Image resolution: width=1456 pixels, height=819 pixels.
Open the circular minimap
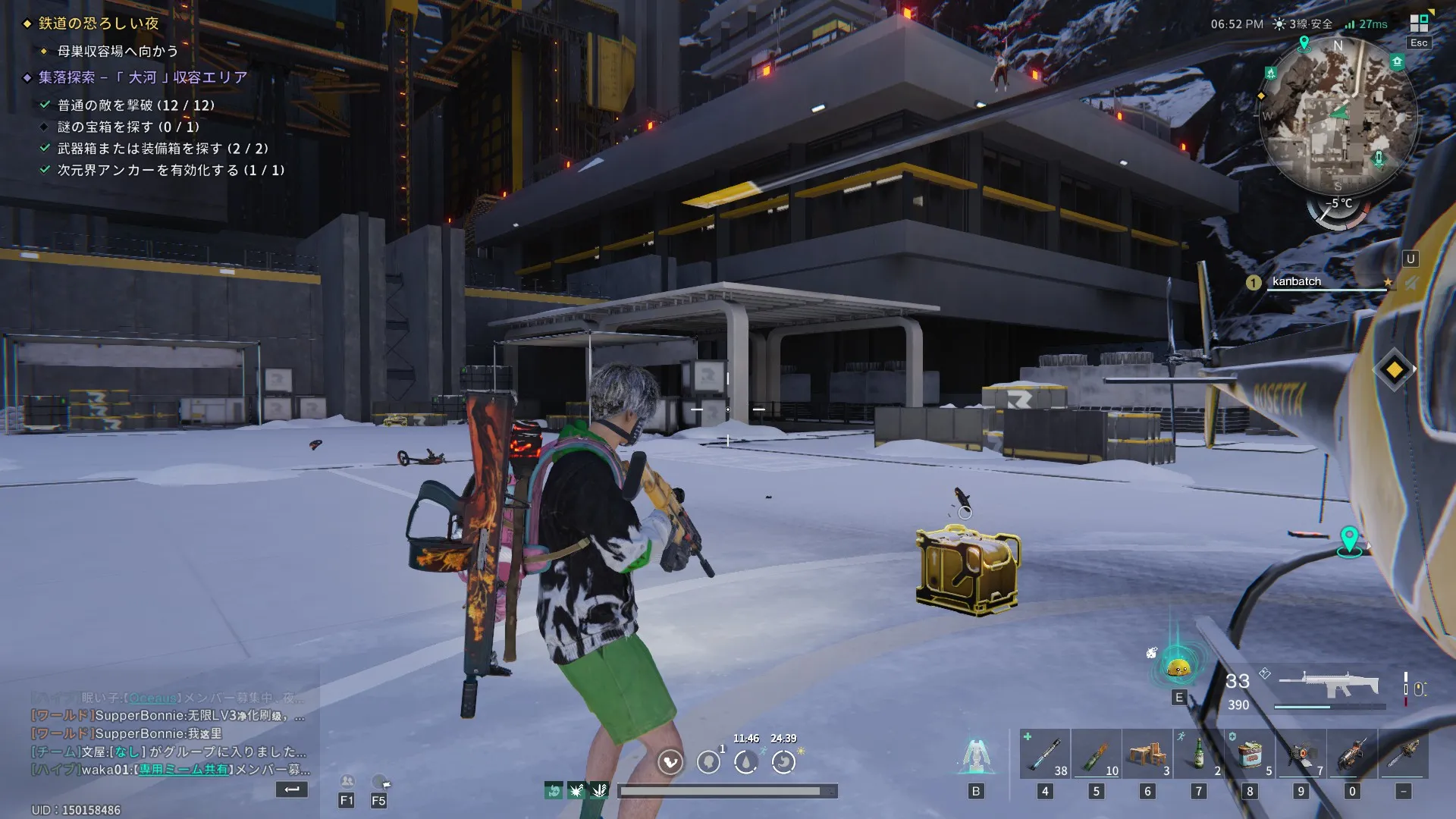[1338, 114]
